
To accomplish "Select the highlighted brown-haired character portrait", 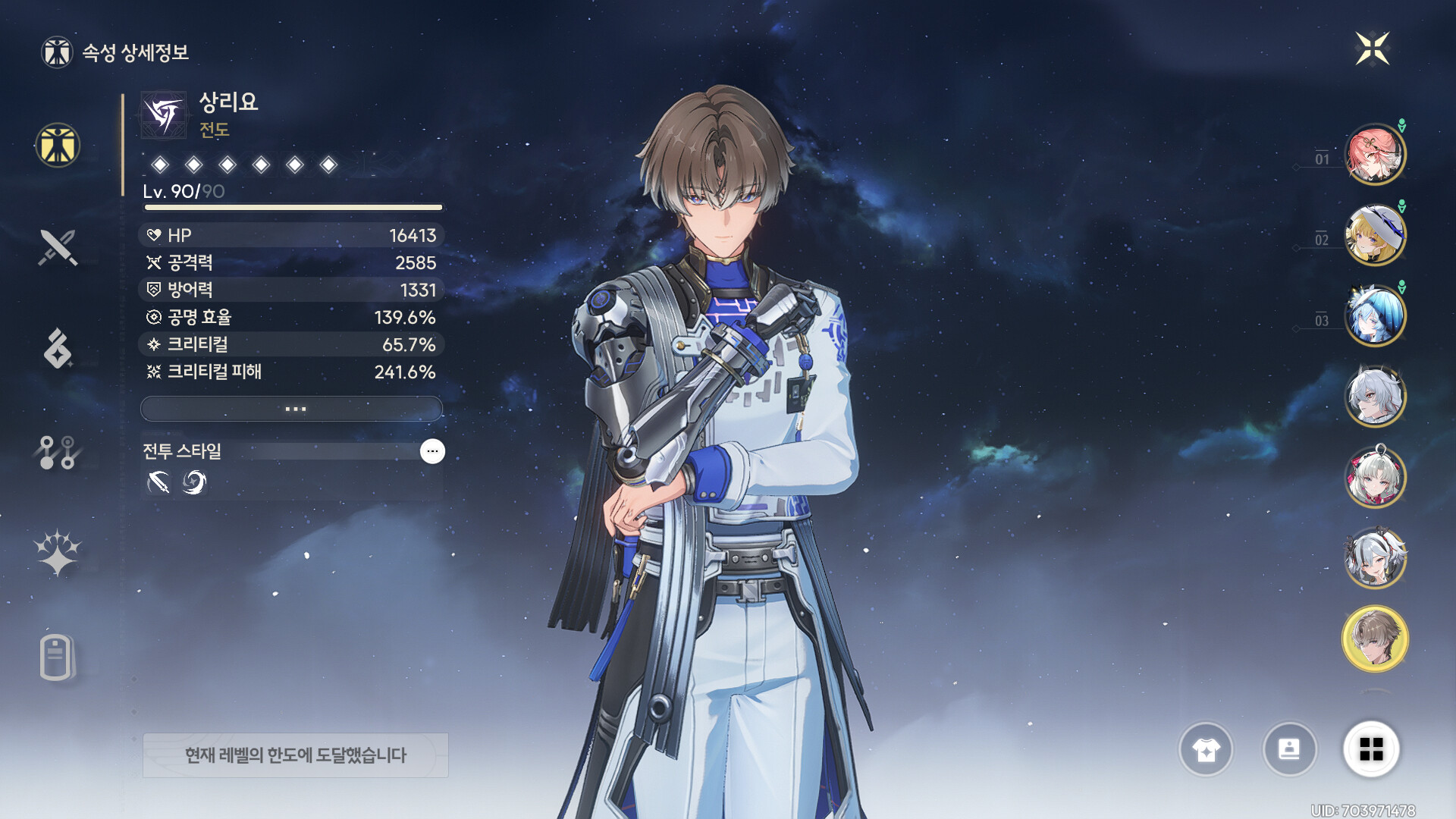I will (1374, 639).
